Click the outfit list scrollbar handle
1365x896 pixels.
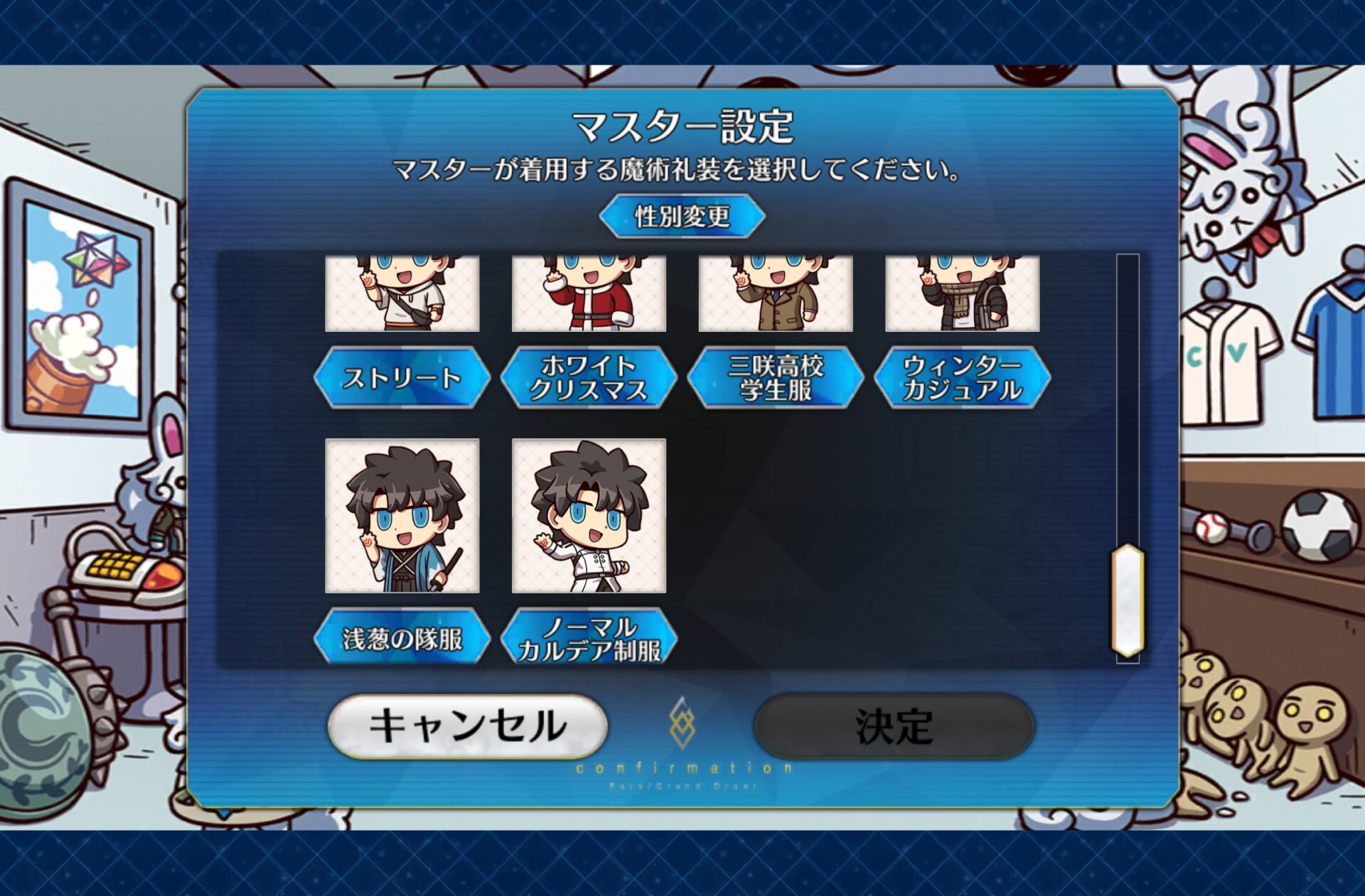[1128, 600]
